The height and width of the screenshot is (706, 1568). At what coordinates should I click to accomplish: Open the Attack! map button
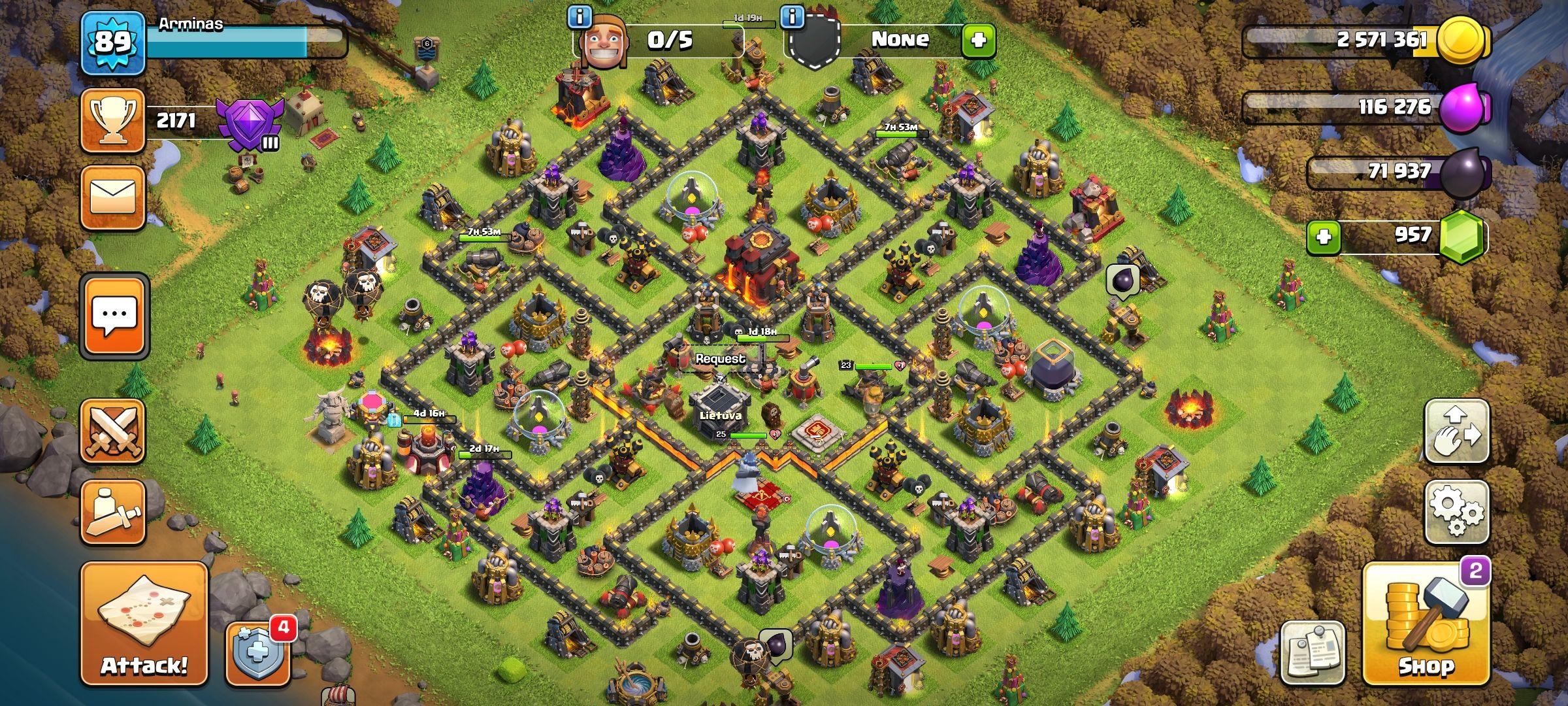pyautogui.click(x=144, y=624)
